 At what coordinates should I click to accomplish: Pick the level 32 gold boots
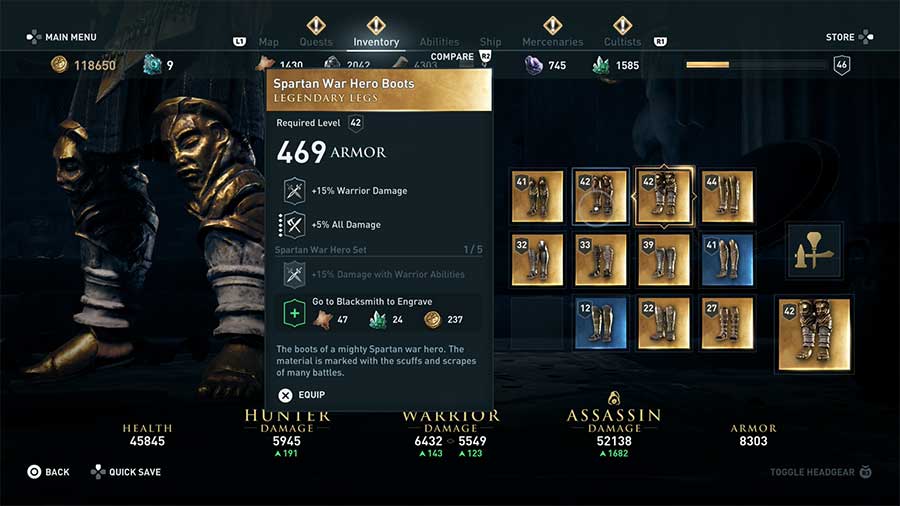click(537, 260)
